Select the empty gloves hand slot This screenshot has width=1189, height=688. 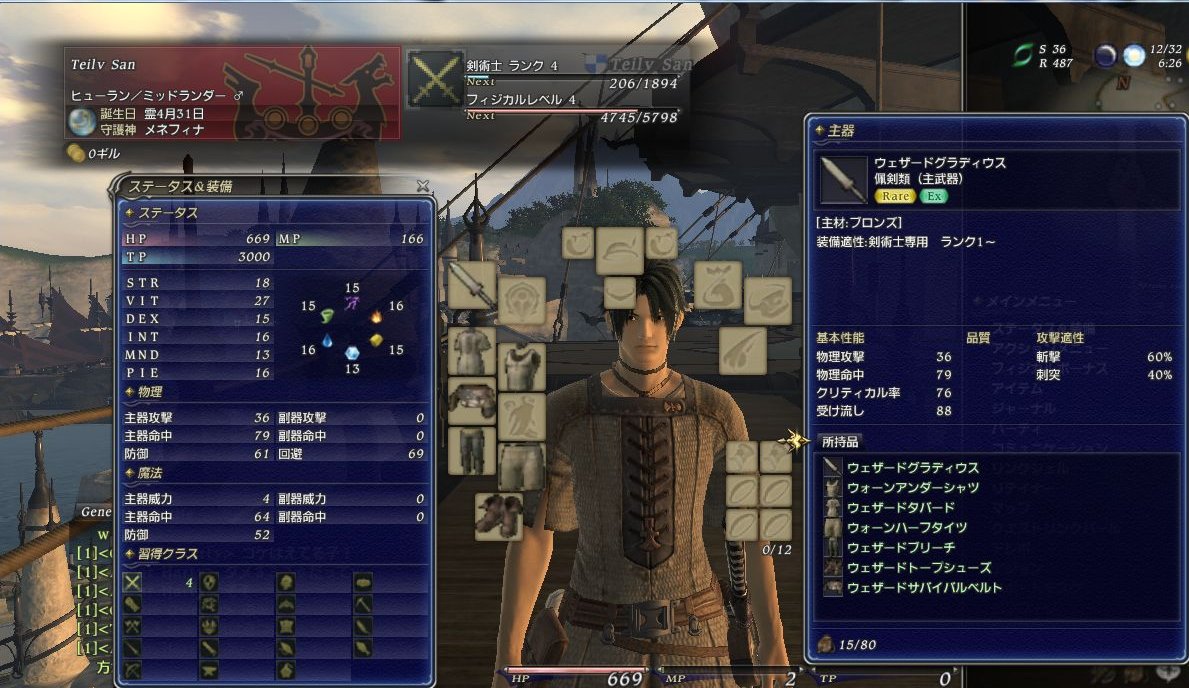tap(521, 416)
